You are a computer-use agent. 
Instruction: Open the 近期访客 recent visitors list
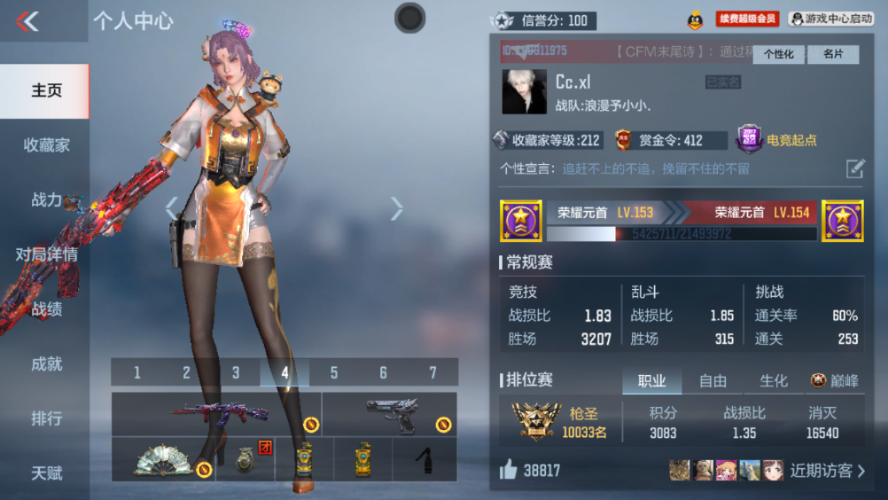tap(827, 470)
